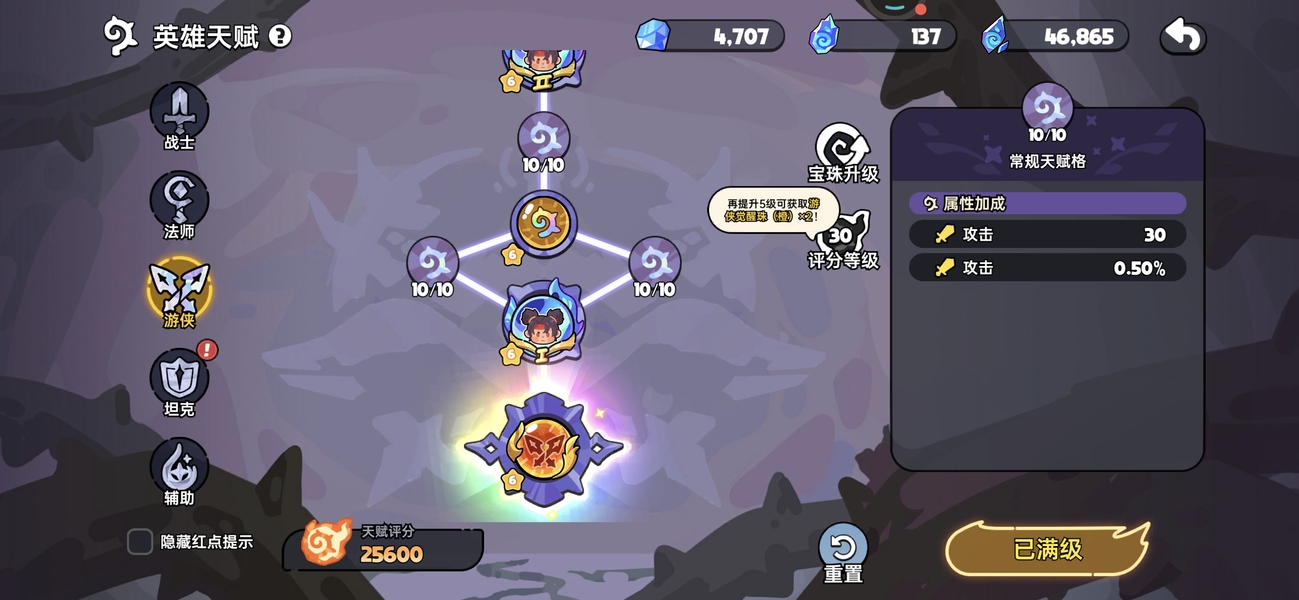Image resolution: width=1299 pixels, height=600 pixels.
Task: Click the 已满级 max level button
Action: click(1047, 549)
